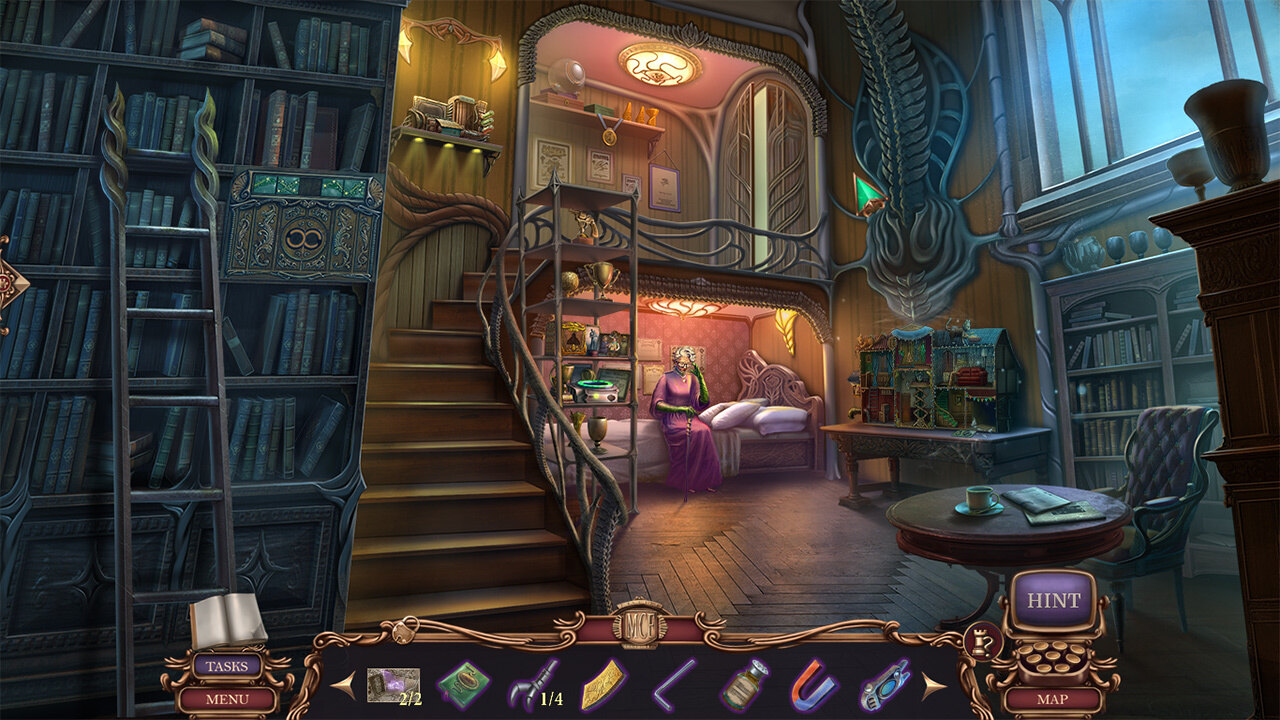Select the photo pieces inventory item
The height and width of the screenshot is (720, 1280).
(391, 686)
